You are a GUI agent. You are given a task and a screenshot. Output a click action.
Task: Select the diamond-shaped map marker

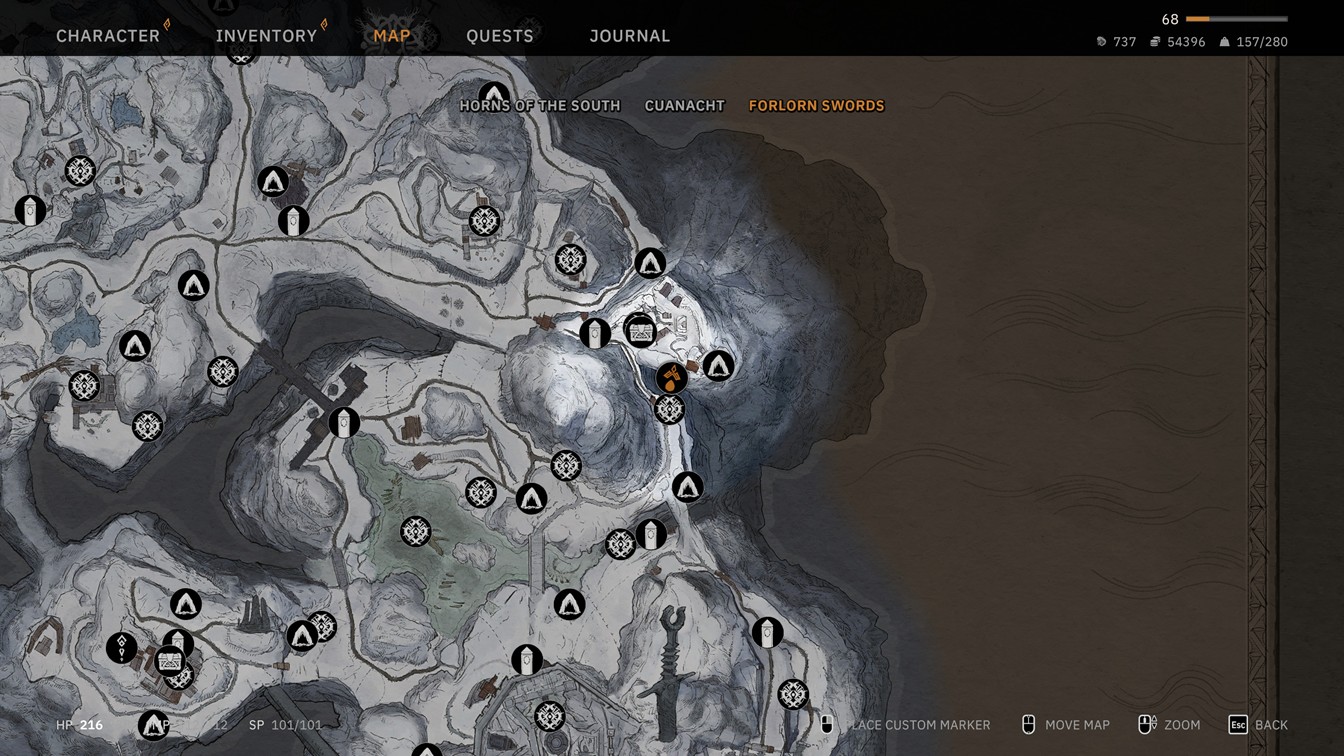[122, 648]
